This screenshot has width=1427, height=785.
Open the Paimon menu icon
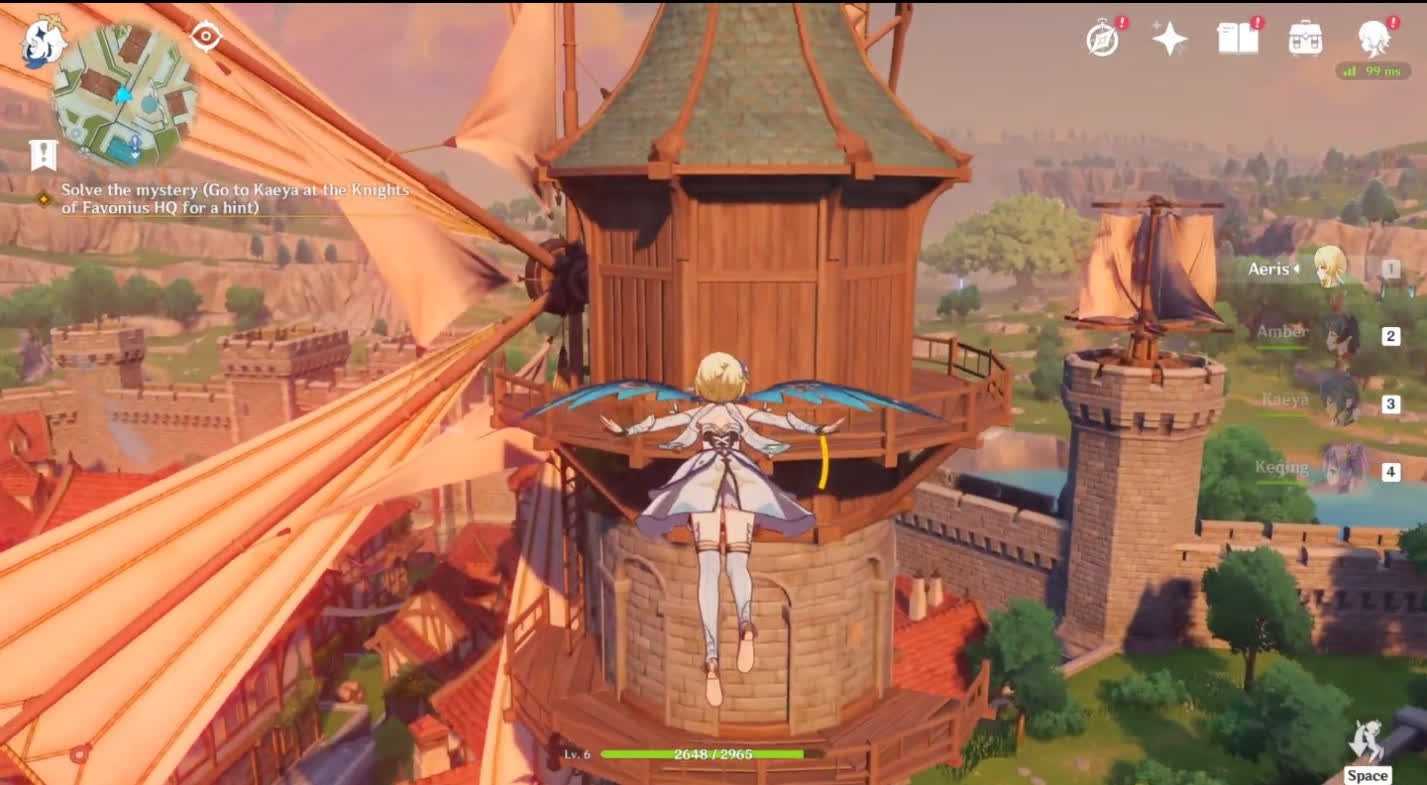pos(42,44)
